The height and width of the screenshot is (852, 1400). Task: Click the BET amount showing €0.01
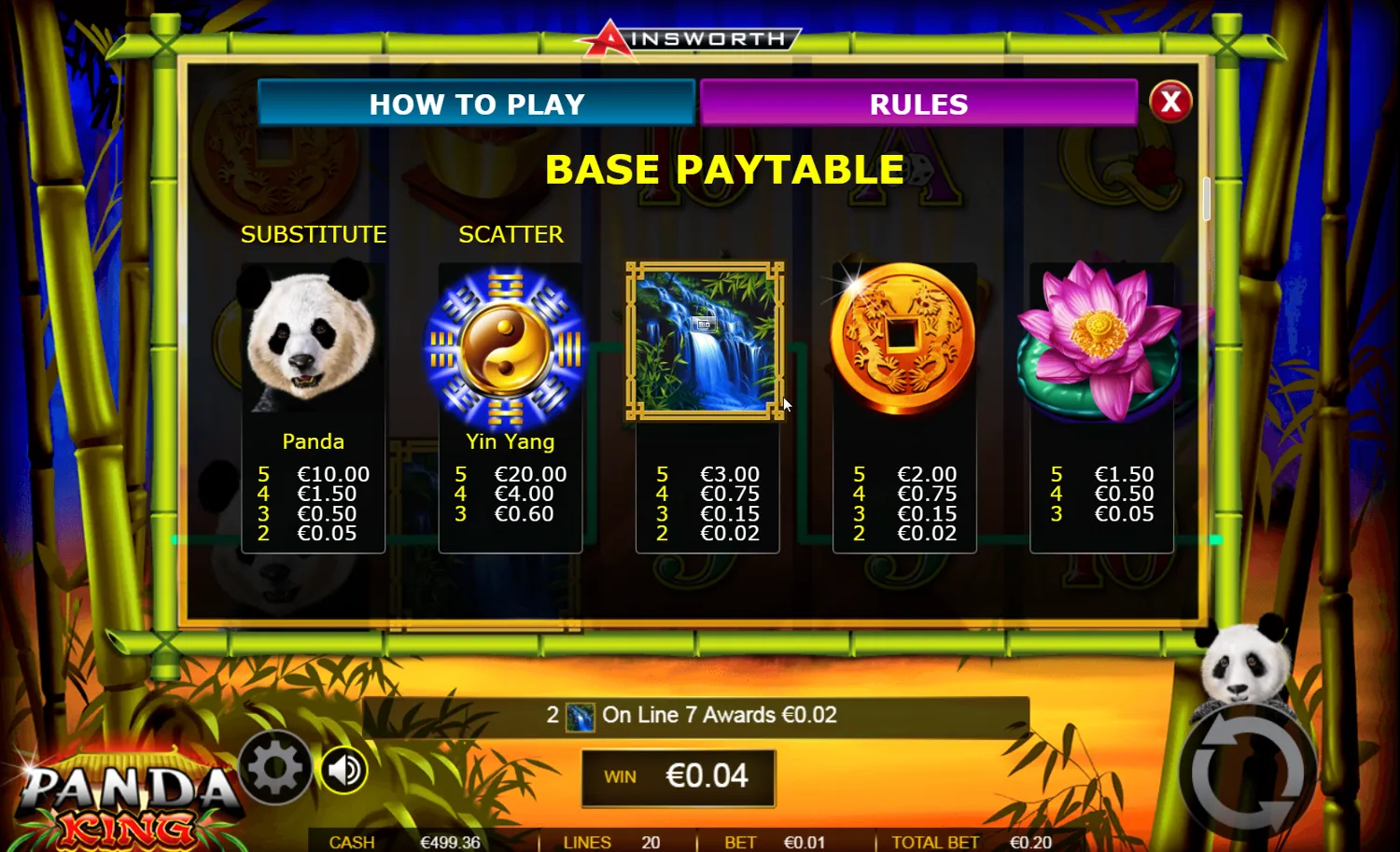775,841
